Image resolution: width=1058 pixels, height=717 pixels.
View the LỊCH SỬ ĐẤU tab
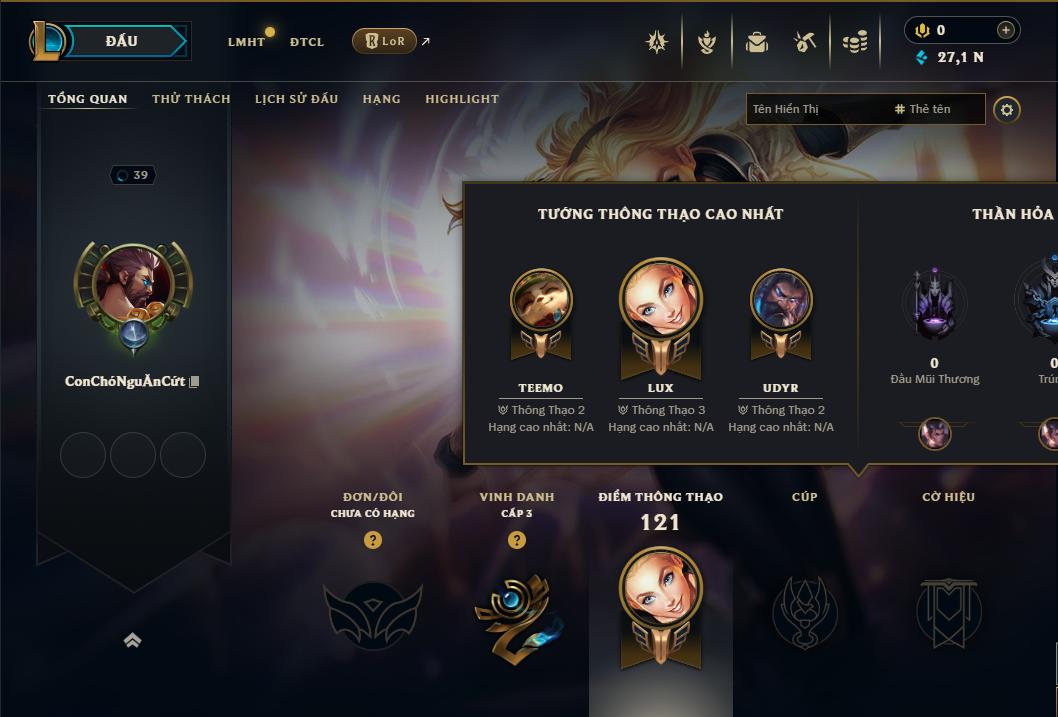pos(296,99)
